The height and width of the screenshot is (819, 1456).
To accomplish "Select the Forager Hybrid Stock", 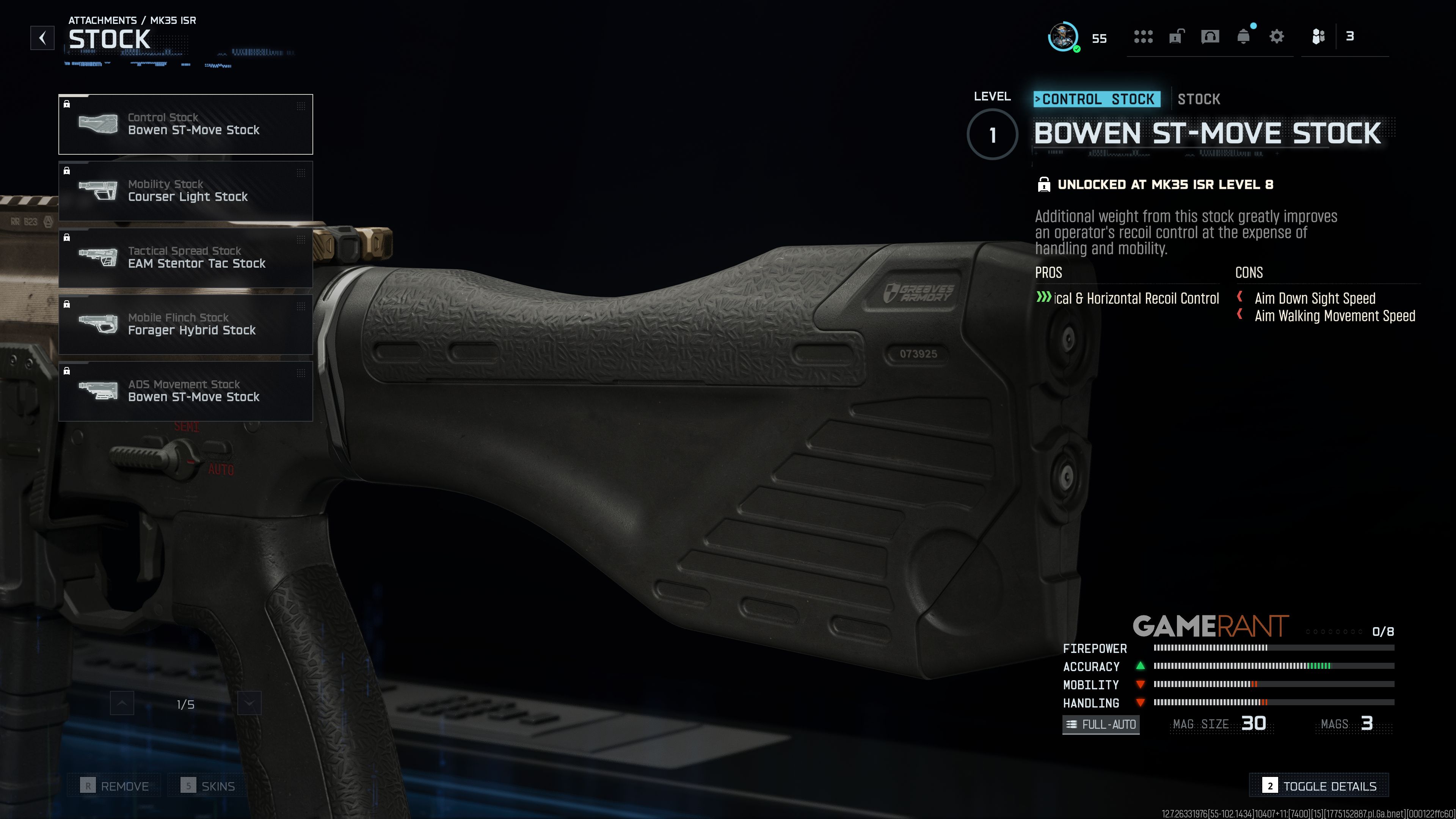I will click(x=185, y=325).
